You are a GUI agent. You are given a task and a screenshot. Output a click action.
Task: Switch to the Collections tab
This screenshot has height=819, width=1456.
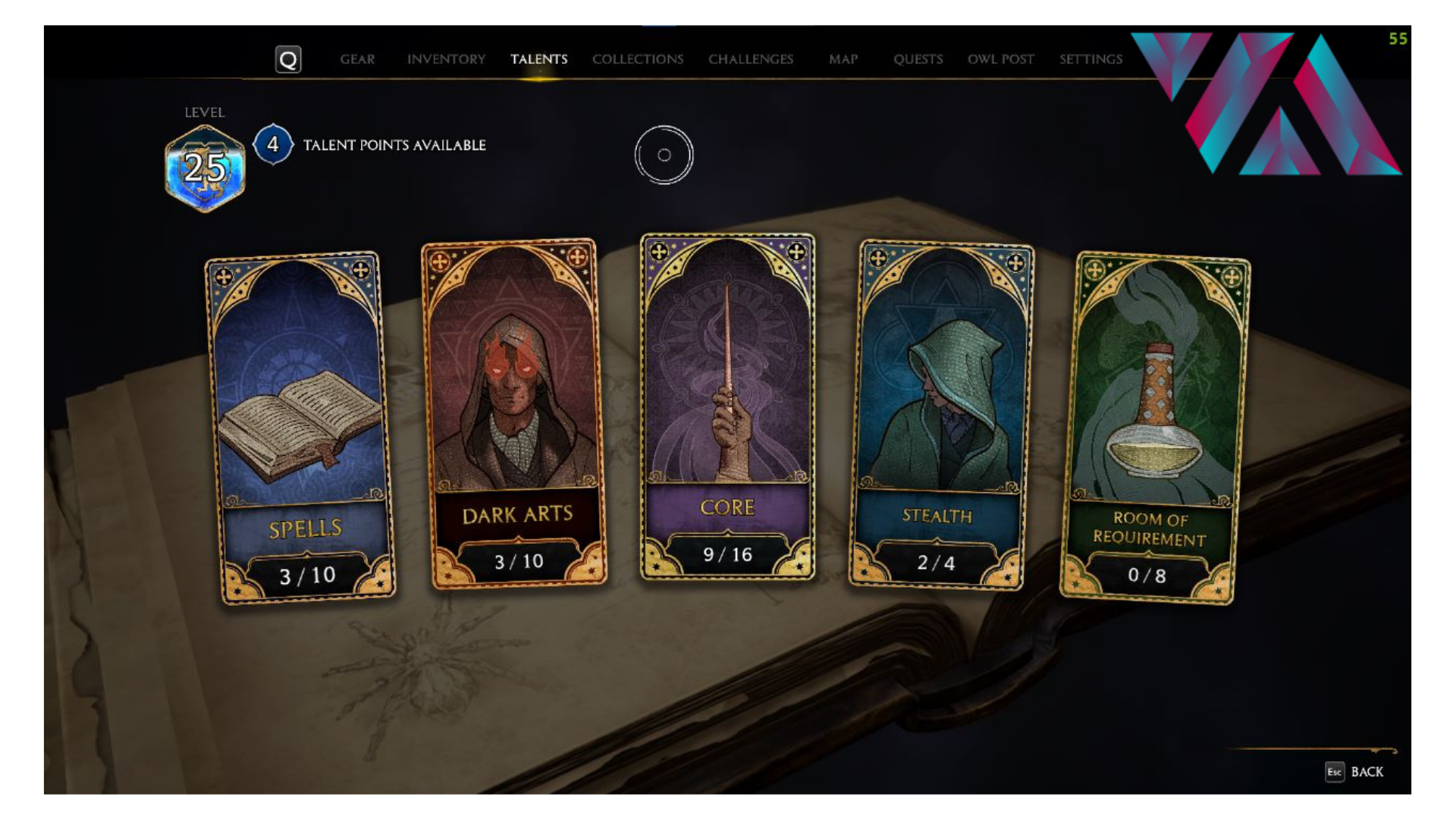pos(638,58)
